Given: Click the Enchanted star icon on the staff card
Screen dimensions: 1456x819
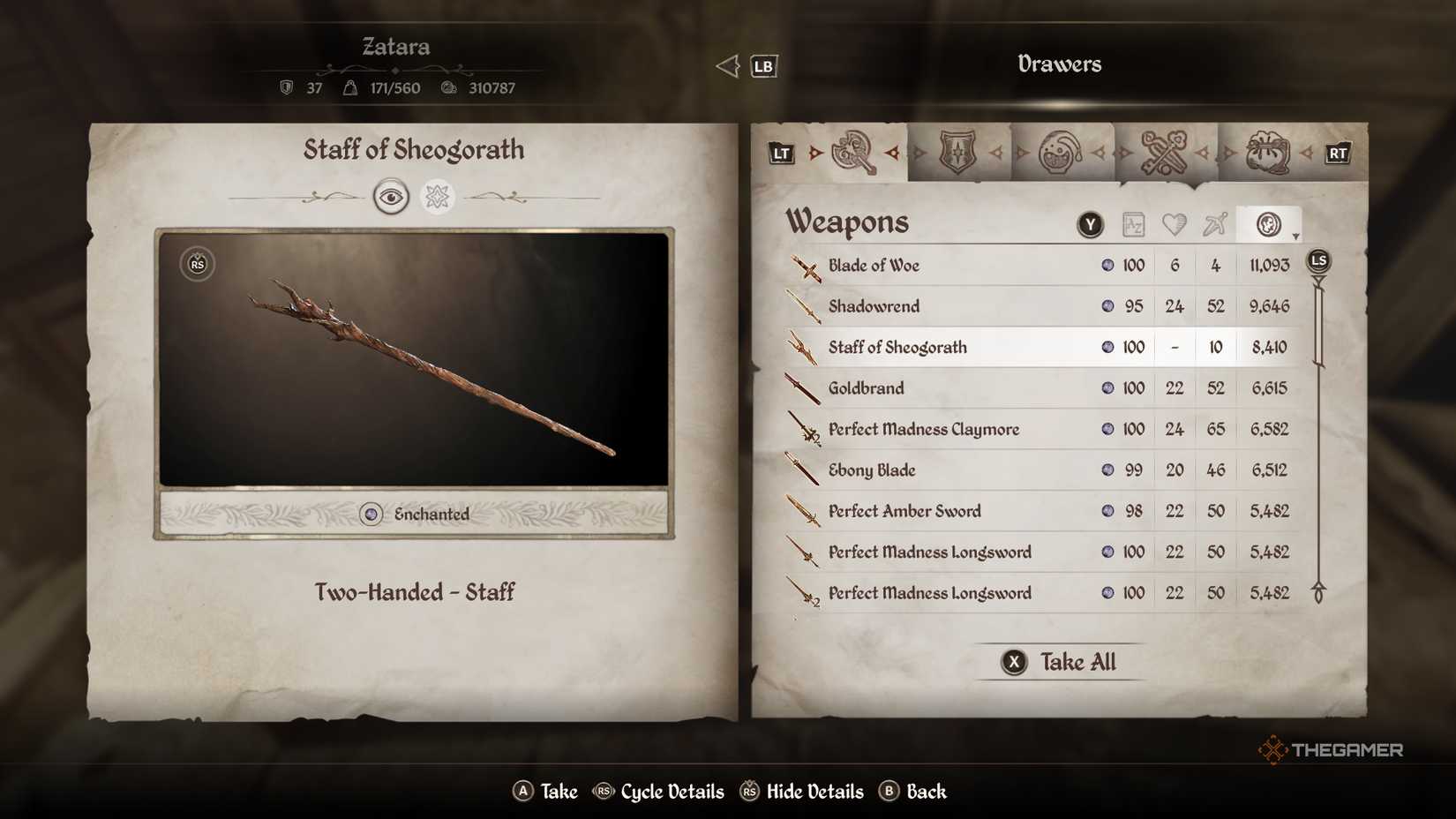Looking at the screenshot, I should coord(439,196).
